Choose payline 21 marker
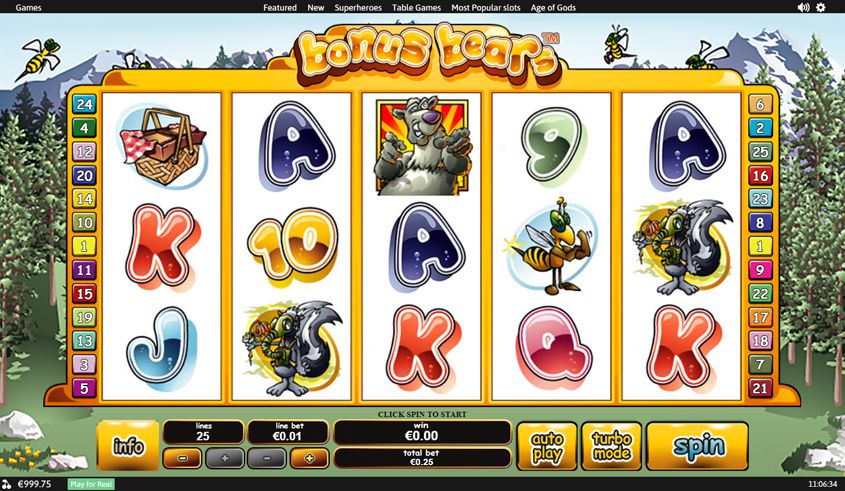Screen dimensions: 845x491 point(761,389)
